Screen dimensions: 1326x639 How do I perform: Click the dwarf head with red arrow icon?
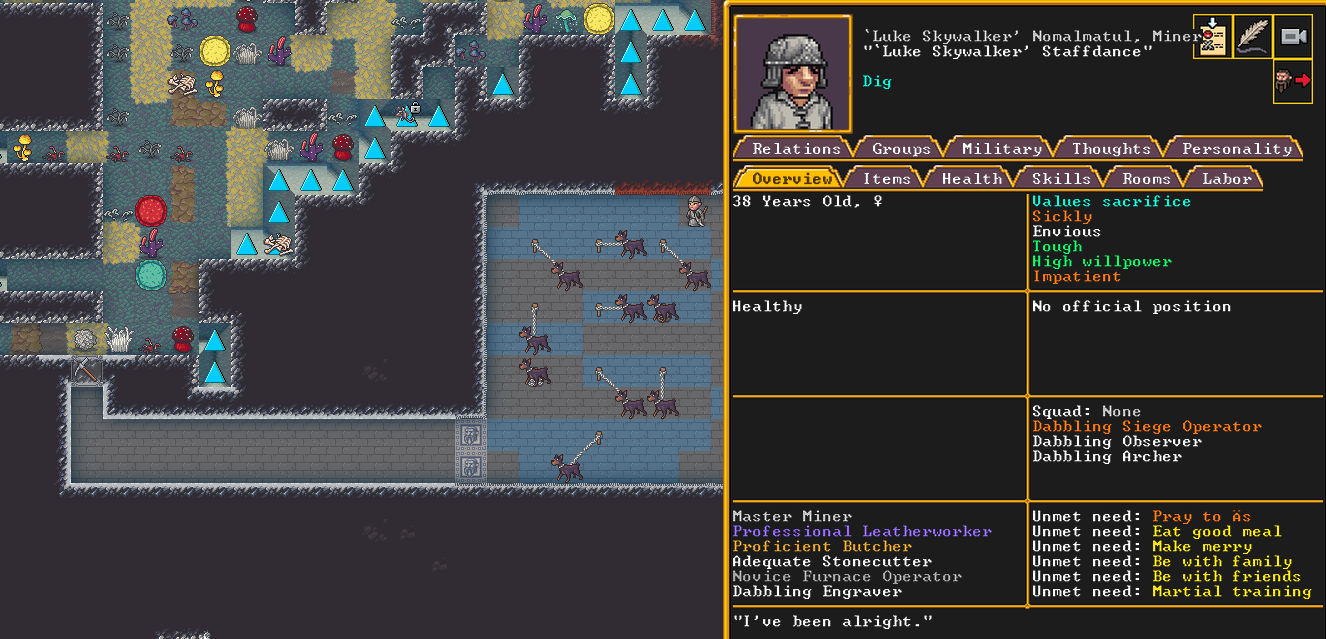[1293, 81]
